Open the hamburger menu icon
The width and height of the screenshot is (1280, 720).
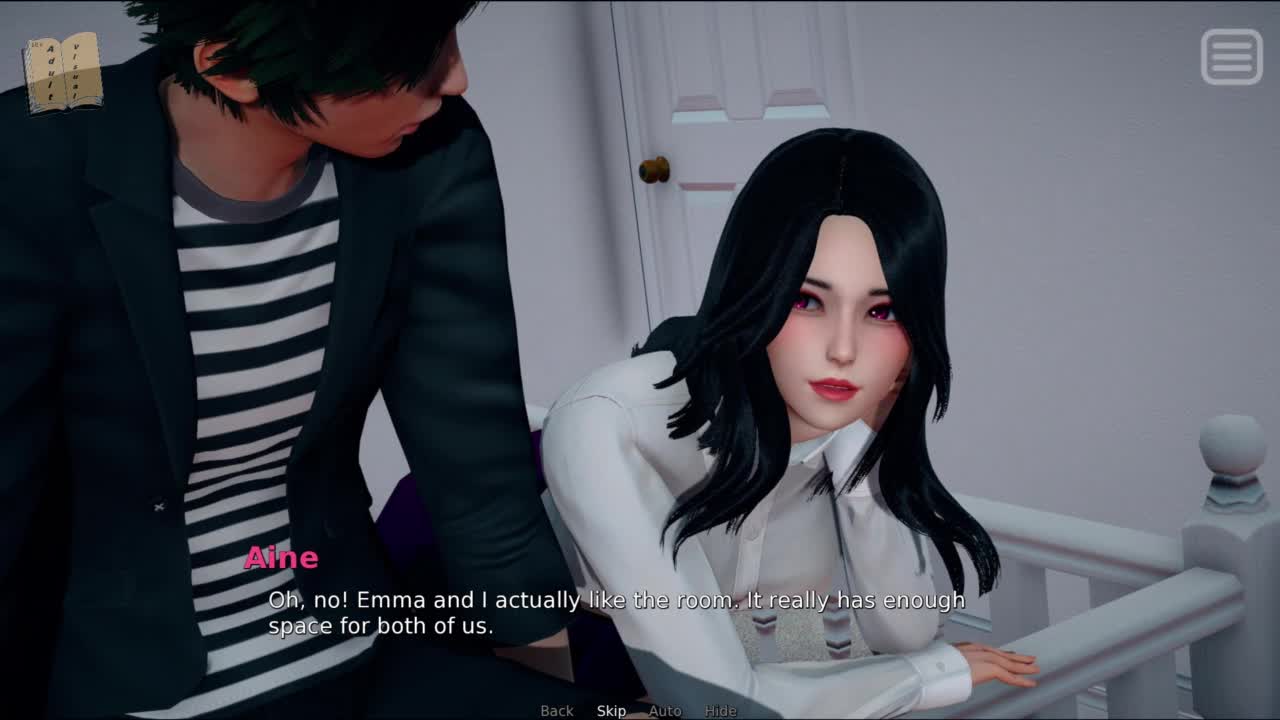point(1231,57)
